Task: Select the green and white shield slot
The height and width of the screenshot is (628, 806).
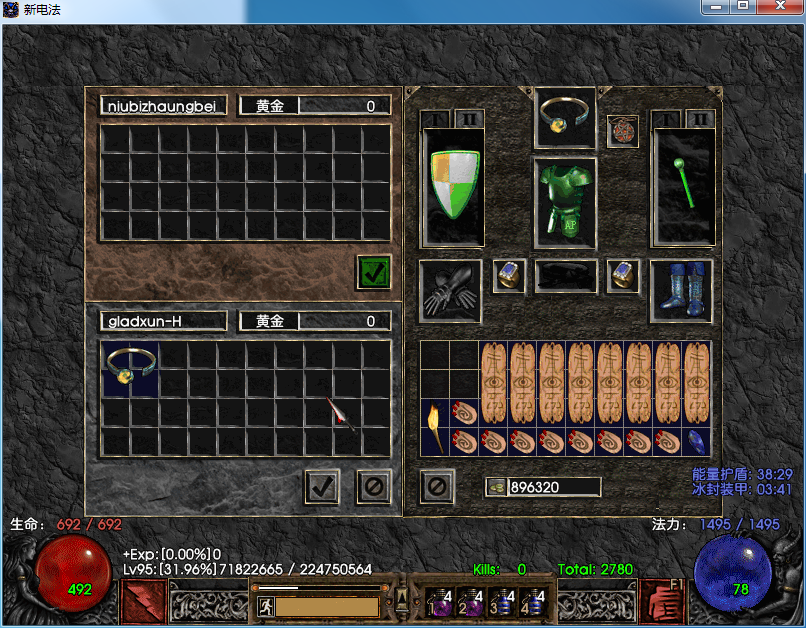Action: pos(452,187)
